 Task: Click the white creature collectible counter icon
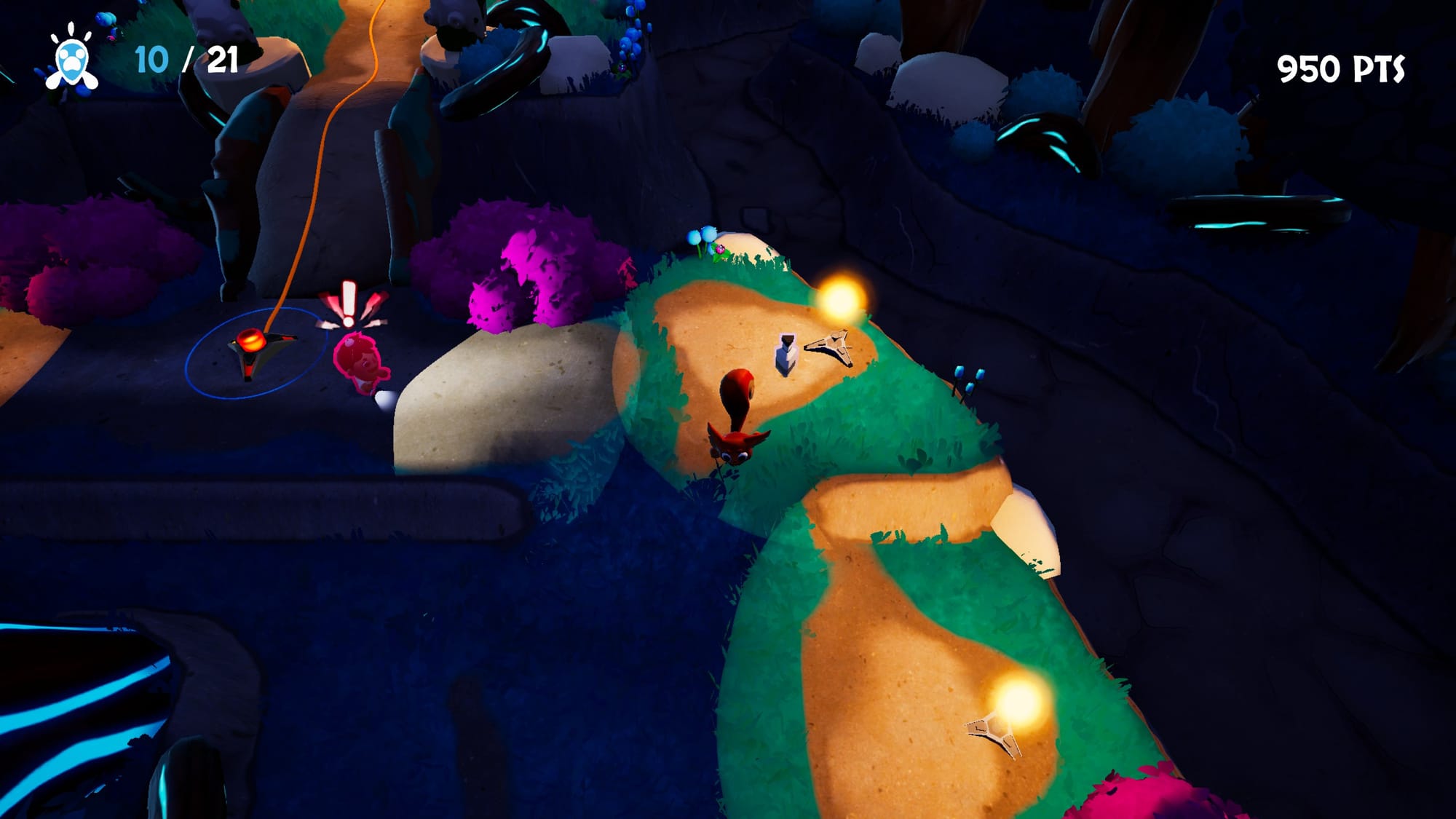coord(71,61)
